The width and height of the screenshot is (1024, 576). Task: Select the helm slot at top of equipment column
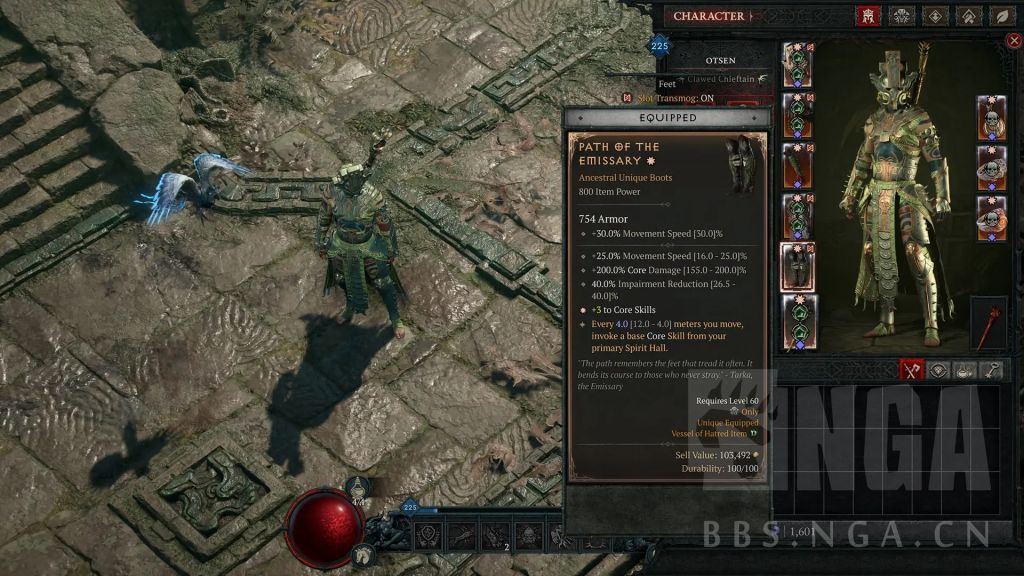coord(797,65)
